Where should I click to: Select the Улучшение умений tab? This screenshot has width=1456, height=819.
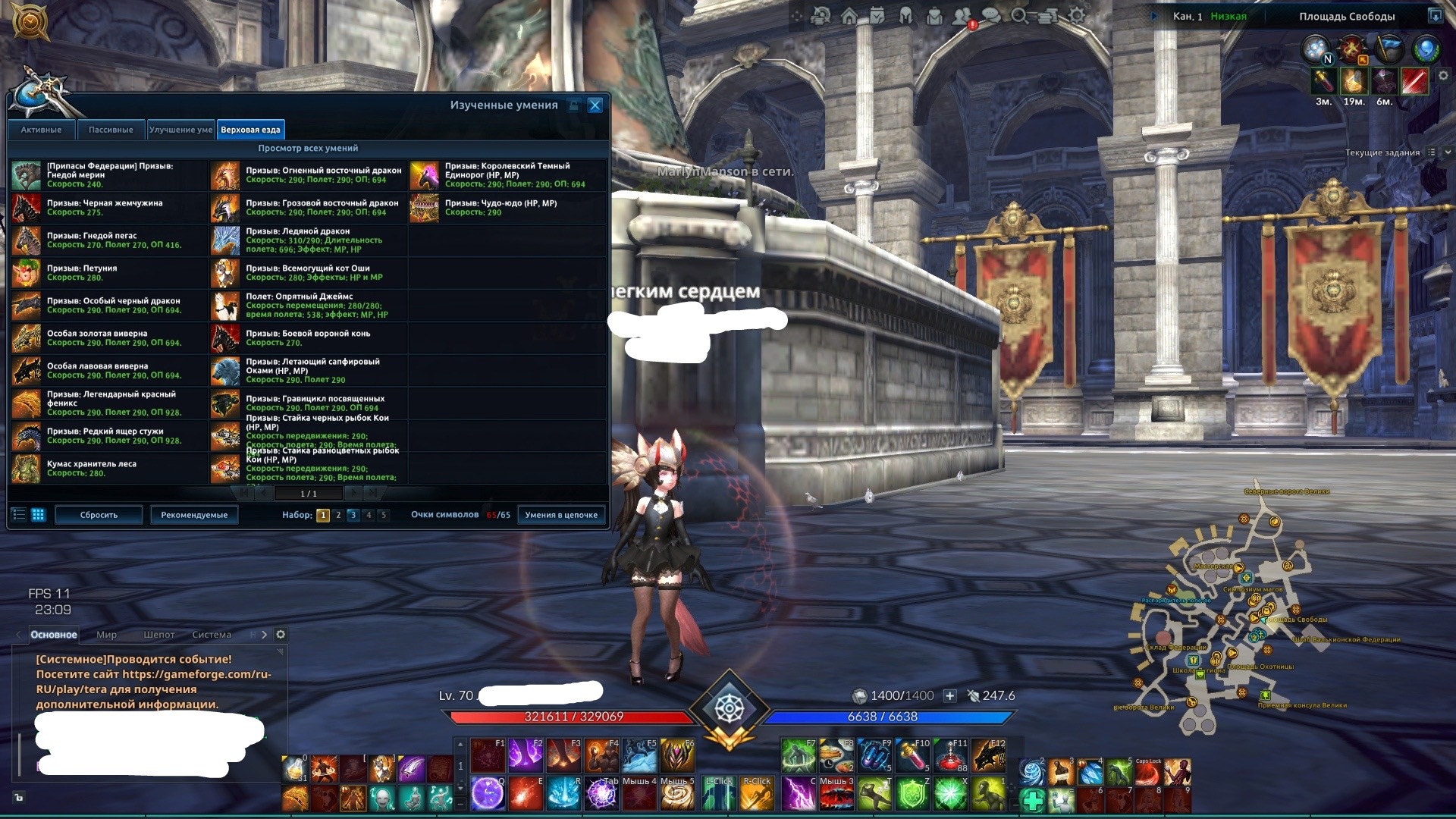coord(180,130)
